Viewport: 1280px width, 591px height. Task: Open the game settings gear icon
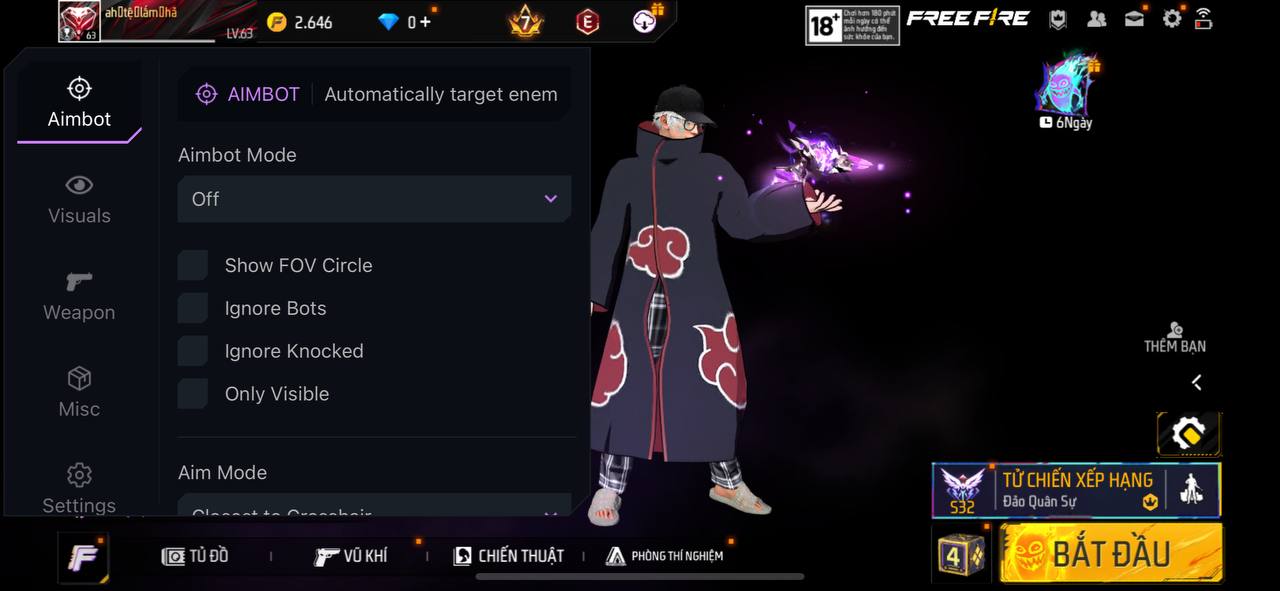coord(1171,19)
